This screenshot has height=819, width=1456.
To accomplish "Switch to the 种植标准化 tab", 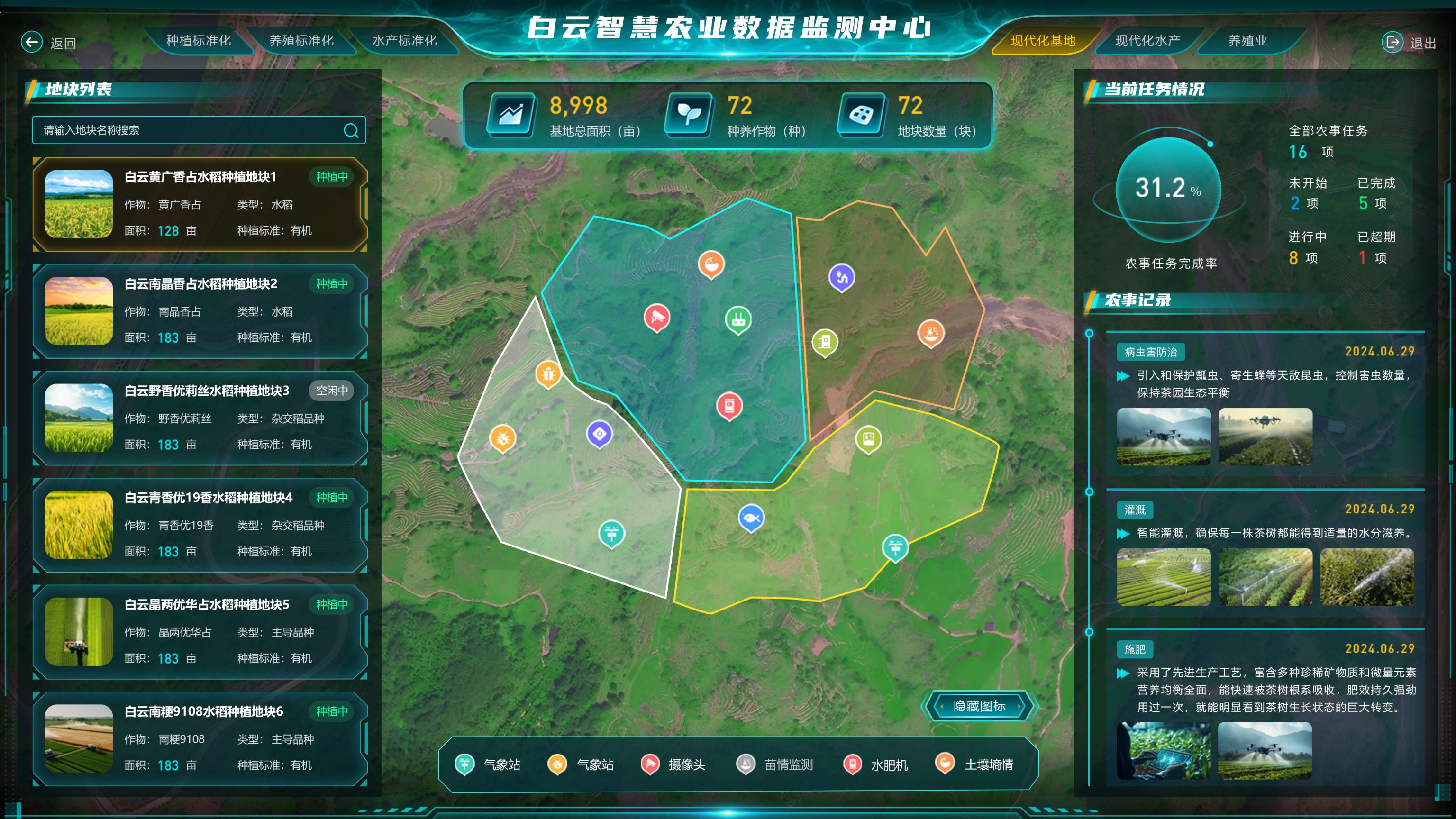I will pos(199,41).
